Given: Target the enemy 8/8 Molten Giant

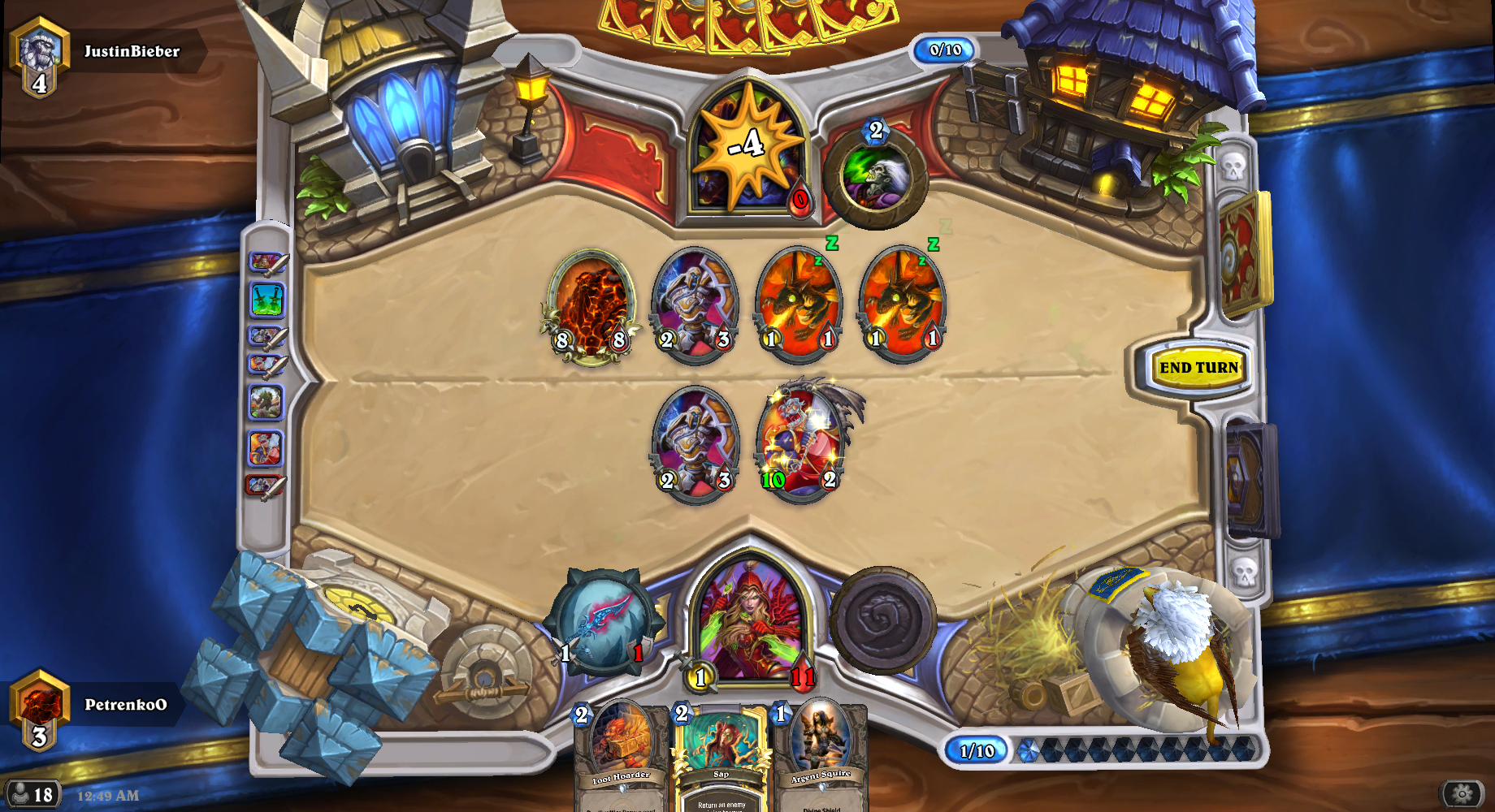Looking at the screenshot, I should coord(591,304).
